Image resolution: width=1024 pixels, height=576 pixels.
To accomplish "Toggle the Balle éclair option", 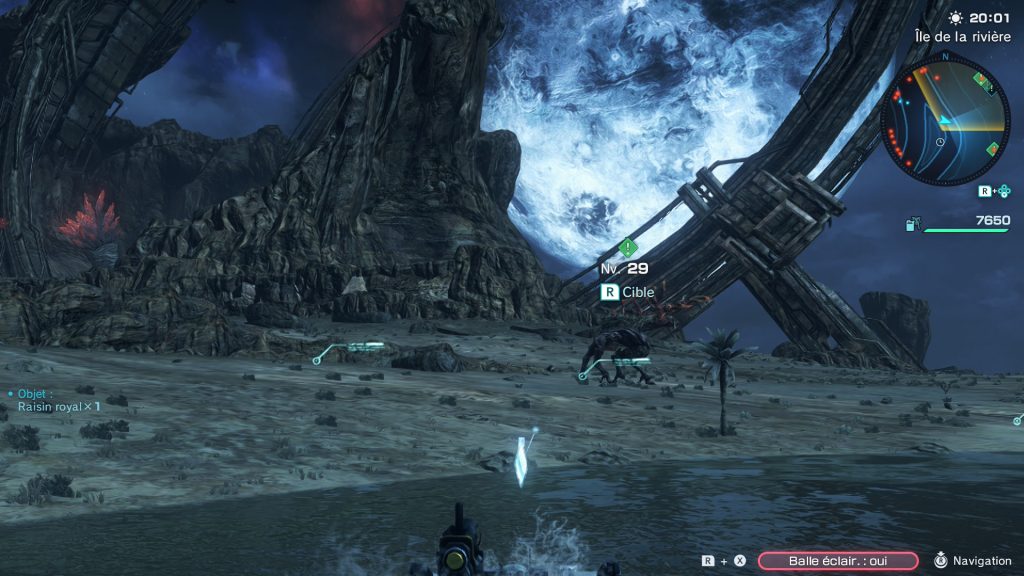I will tap(838, 561).
